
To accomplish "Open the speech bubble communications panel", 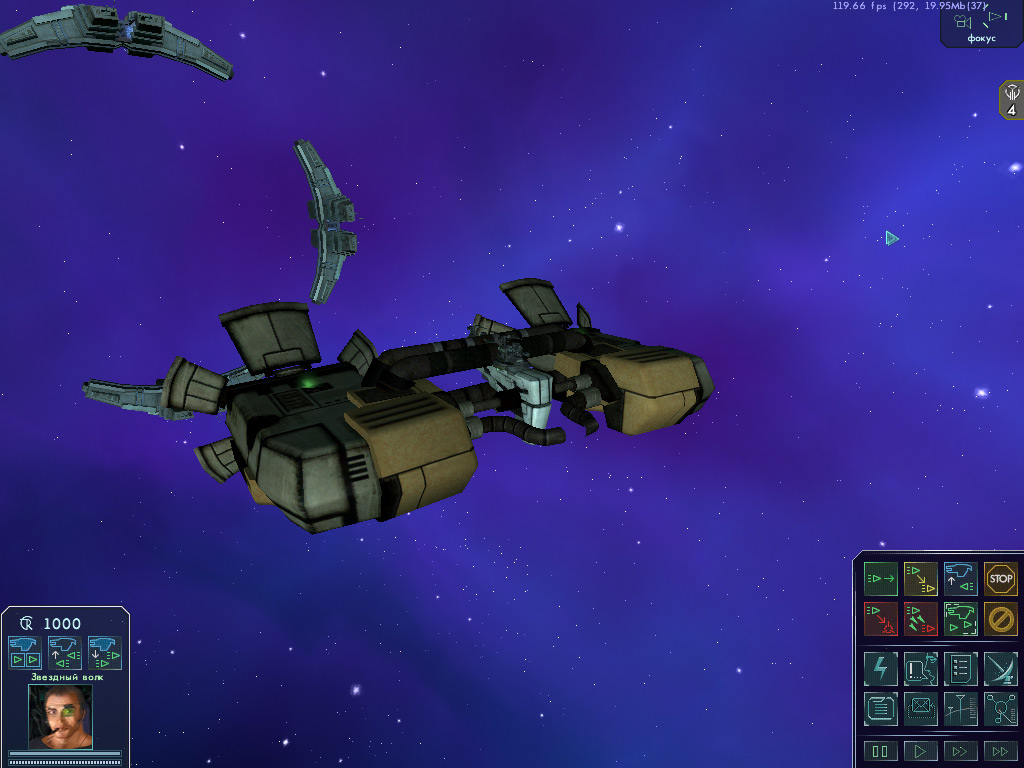I will 921,668.
